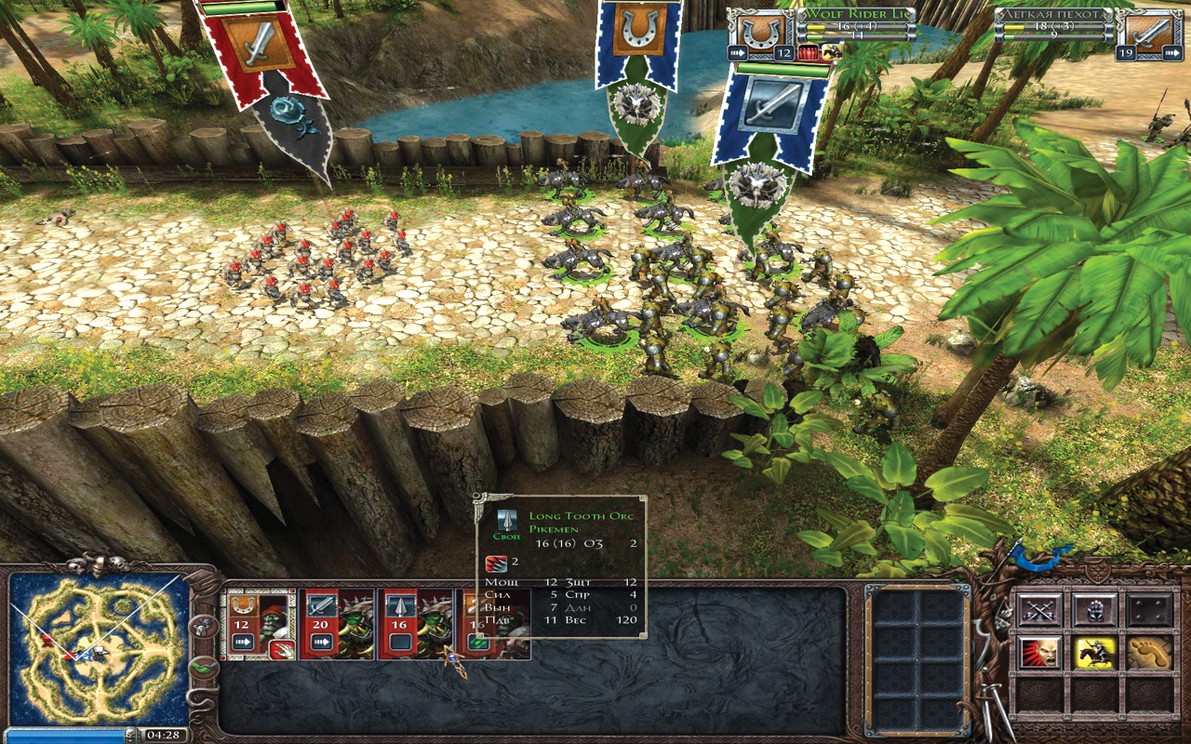Select the footprint movement command

click(x=1149, y=652)
